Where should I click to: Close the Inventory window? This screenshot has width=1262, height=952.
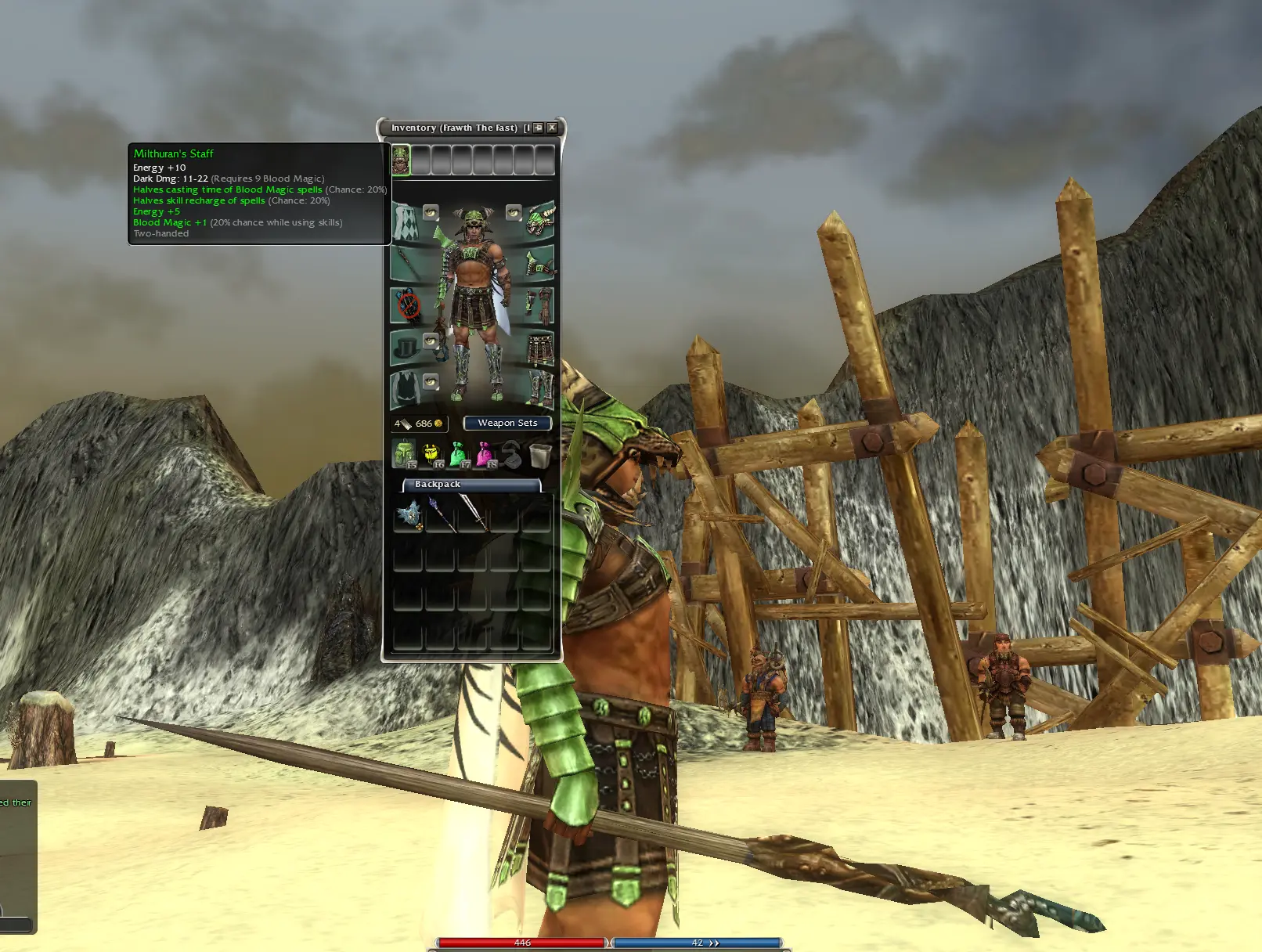click(552, 128)
